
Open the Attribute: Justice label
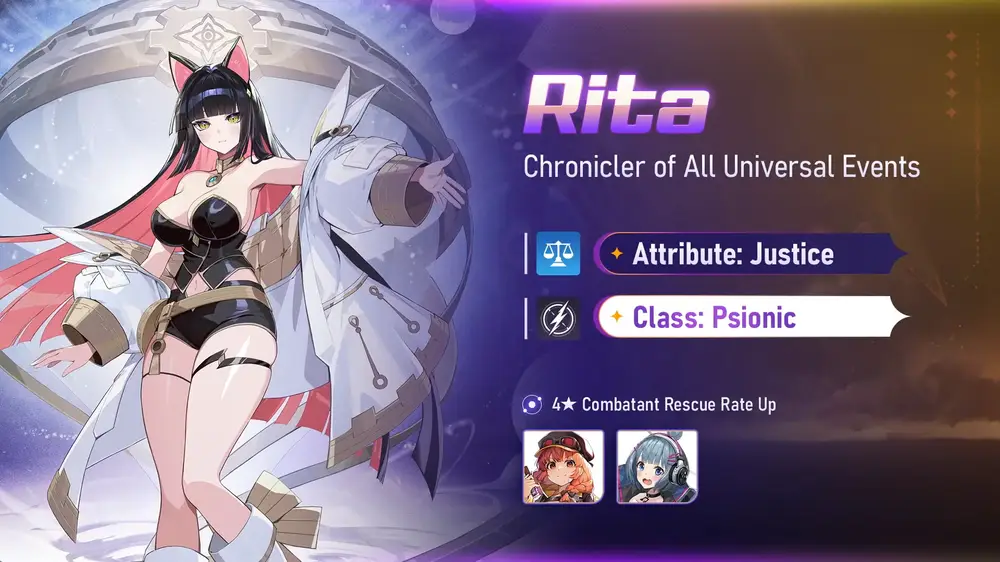tap(733, 253)
